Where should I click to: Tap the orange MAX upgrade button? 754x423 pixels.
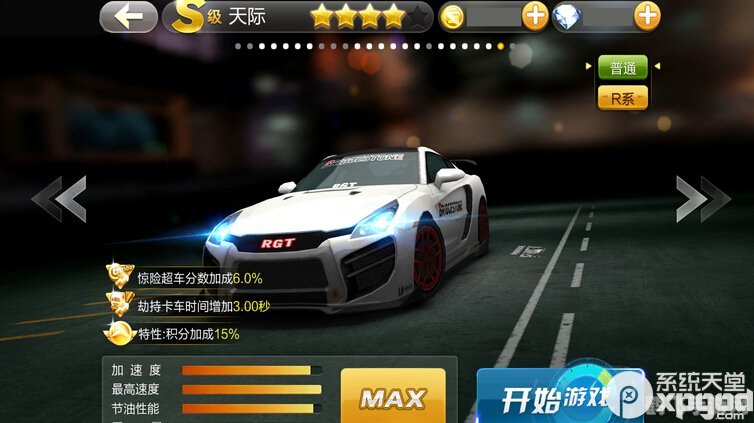[393, 397]
